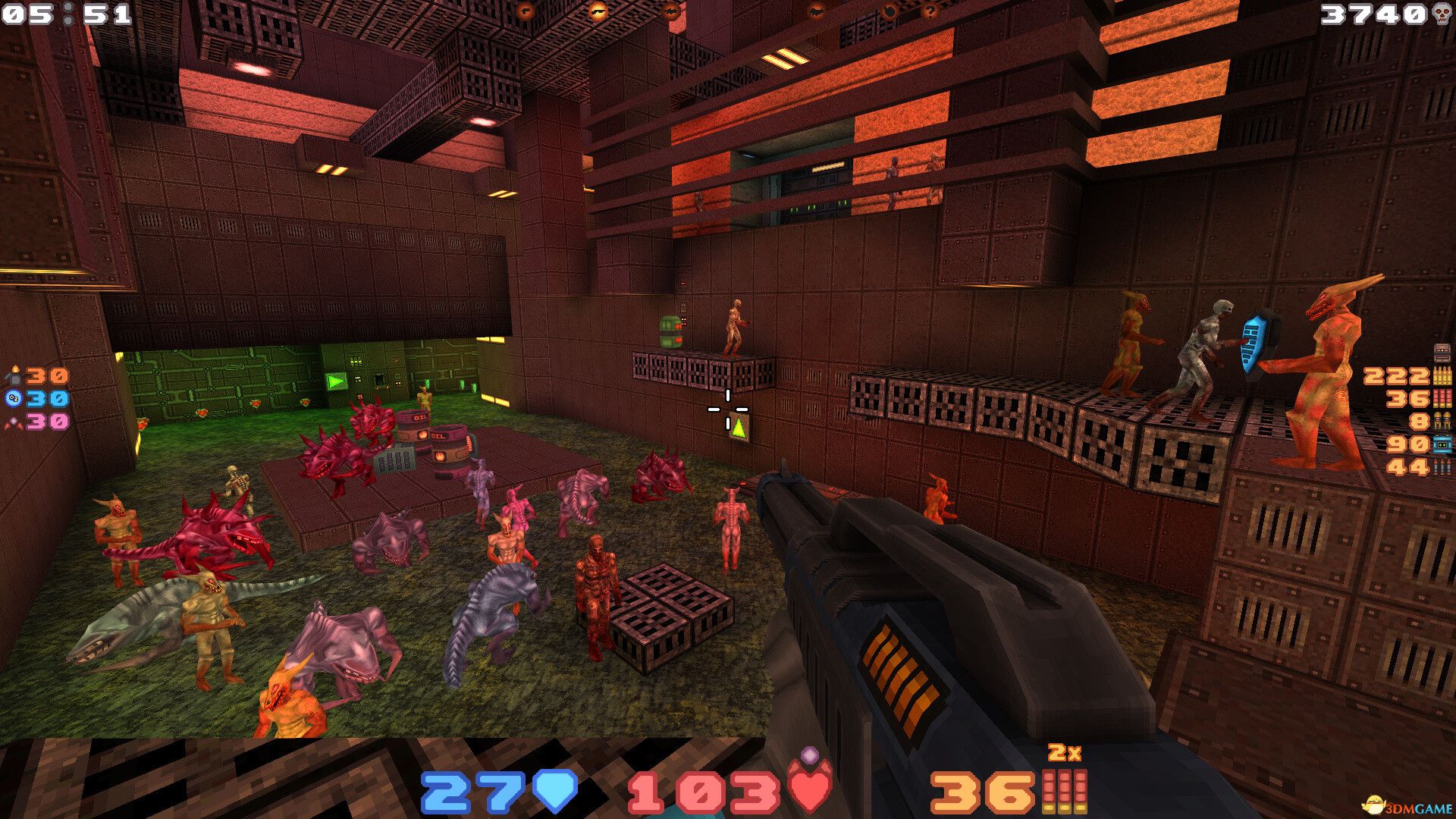The width and height of the screenshot is (1456, 819).
Task: Select the blue BFG ammo icon on left
Action: (12, 397)
